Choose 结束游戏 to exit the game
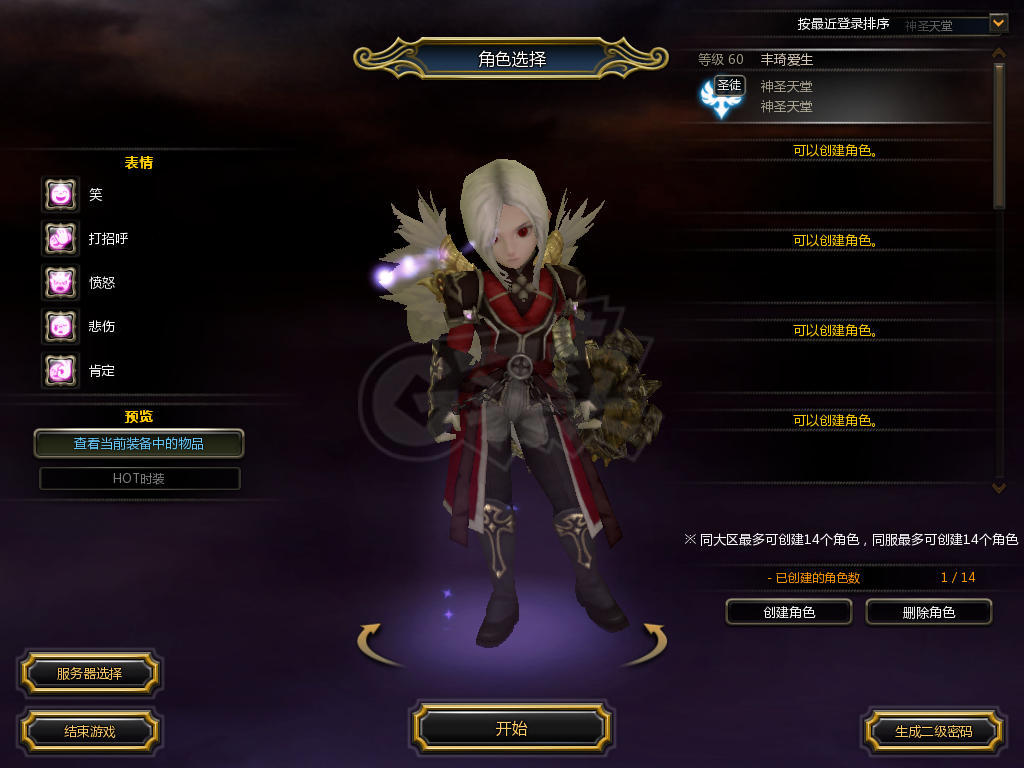This screenshot has height=768, width=1024. click(89, 731)
